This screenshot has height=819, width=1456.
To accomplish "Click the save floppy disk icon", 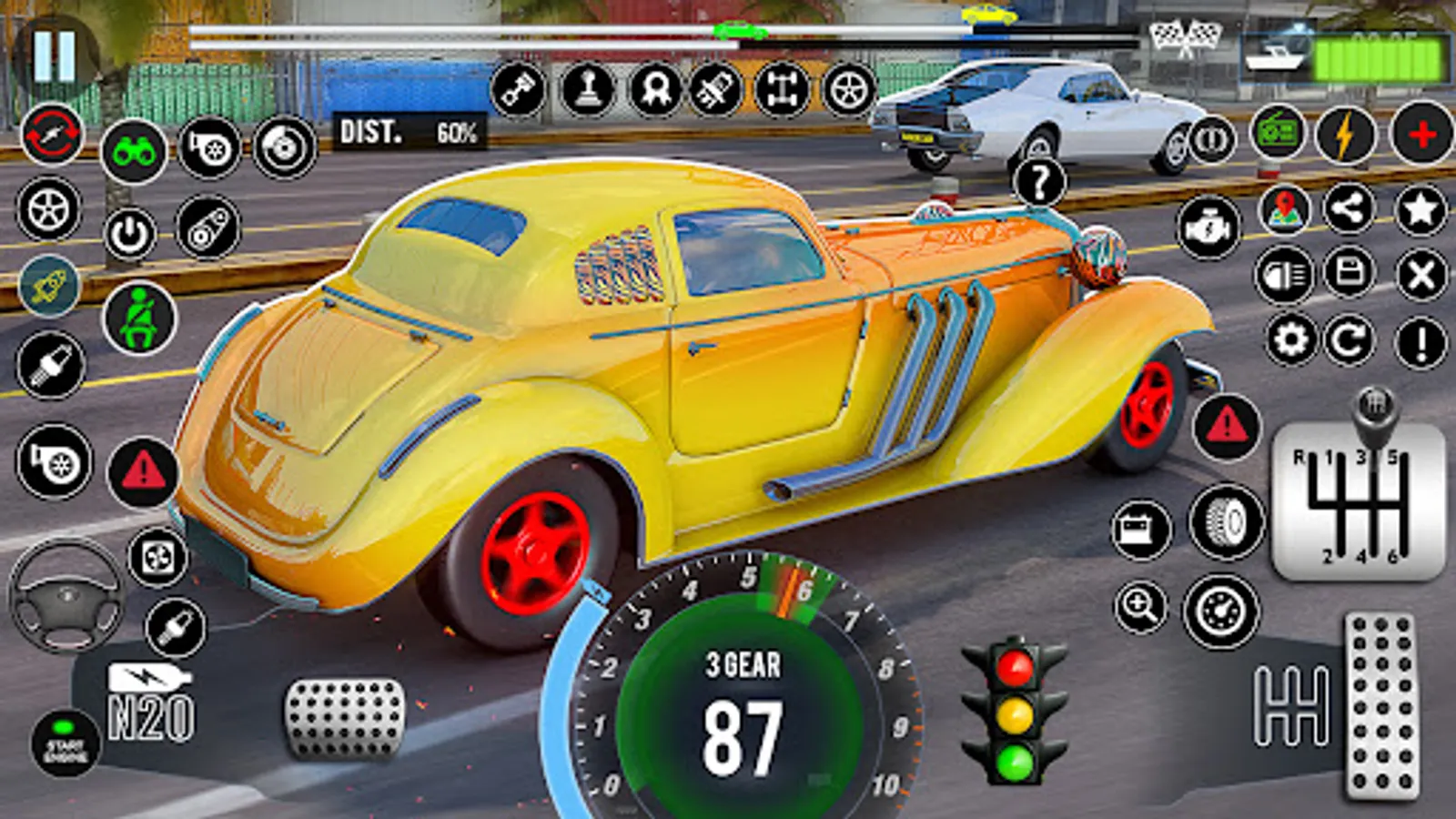I will (x=1349, y=273).
